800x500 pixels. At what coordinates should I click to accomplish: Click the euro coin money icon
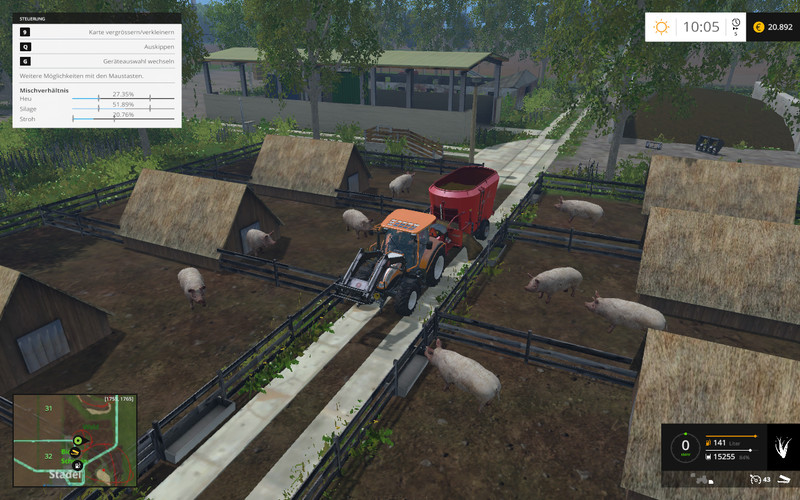758,27
